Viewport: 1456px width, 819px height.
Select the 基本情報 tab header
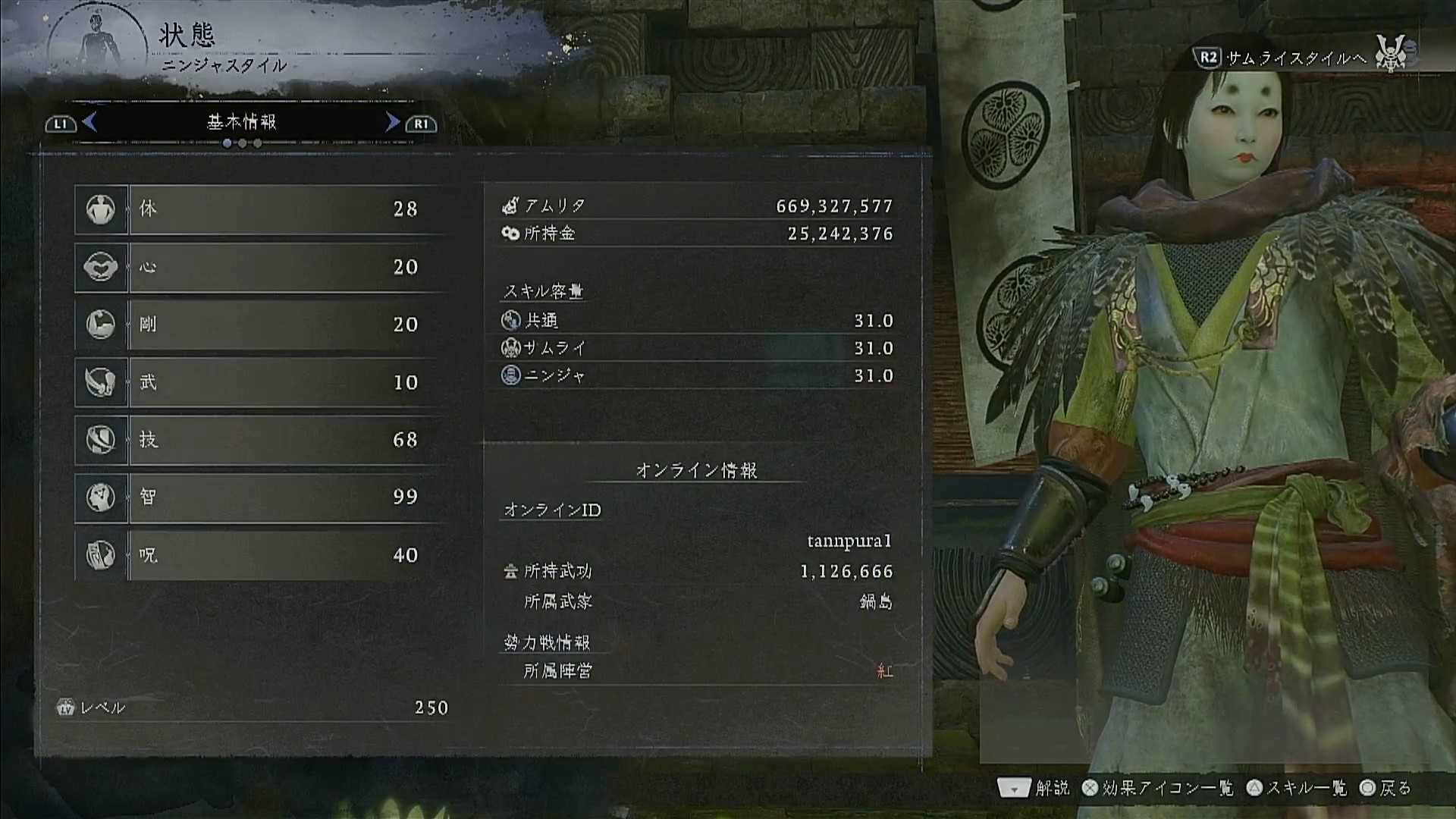click(x=242, y=122)
